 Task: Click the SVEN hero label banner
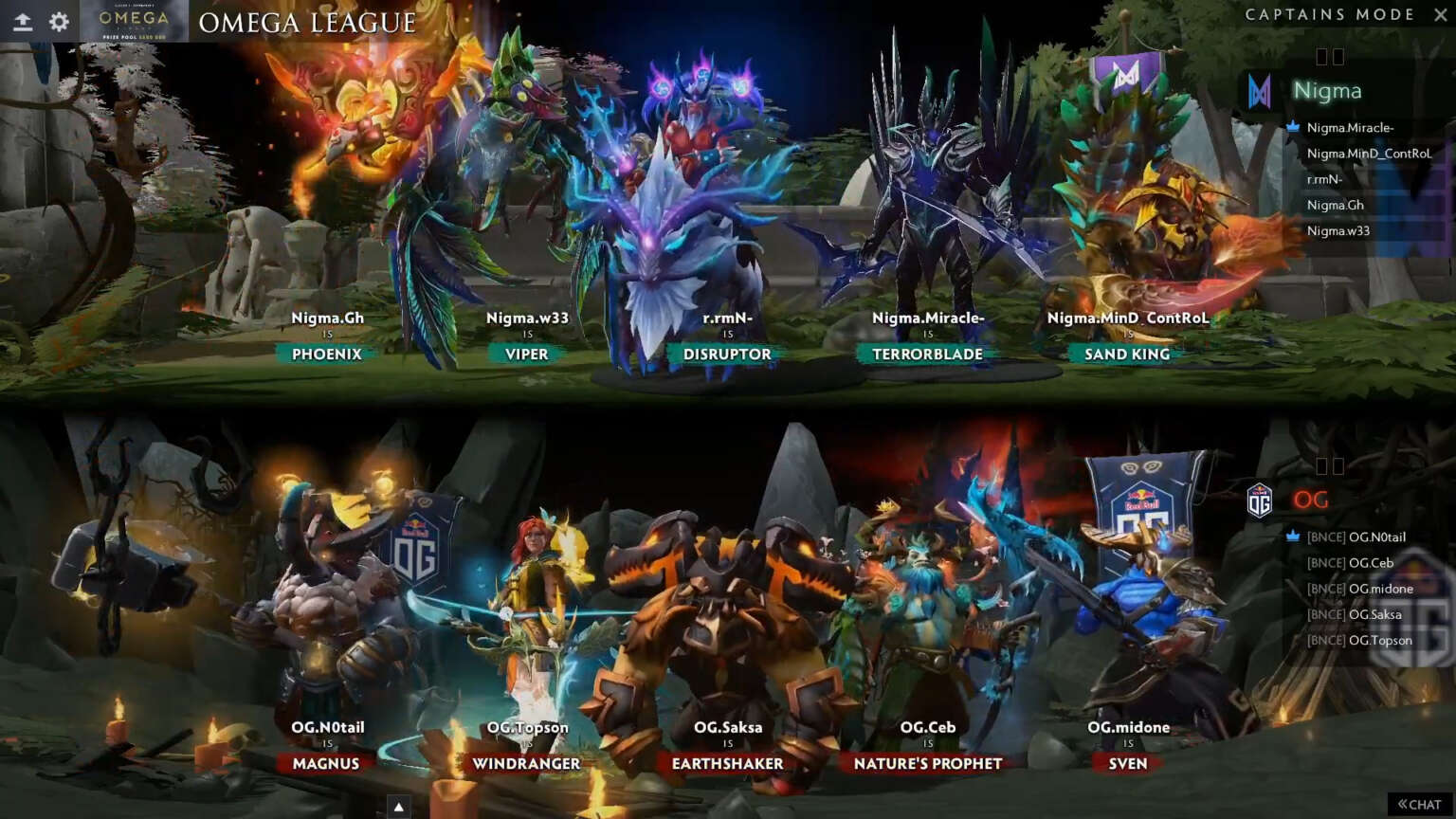(1127, 764)
